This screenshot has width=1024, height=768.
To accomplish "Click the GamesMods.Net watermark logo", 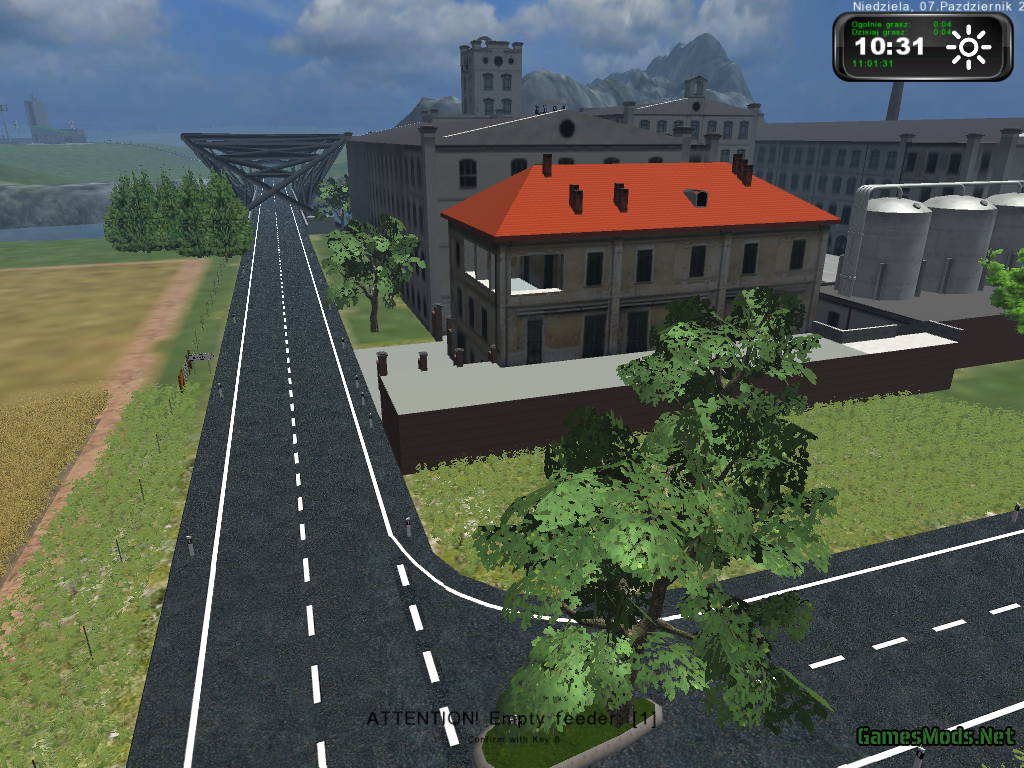I will coord(935,737).
